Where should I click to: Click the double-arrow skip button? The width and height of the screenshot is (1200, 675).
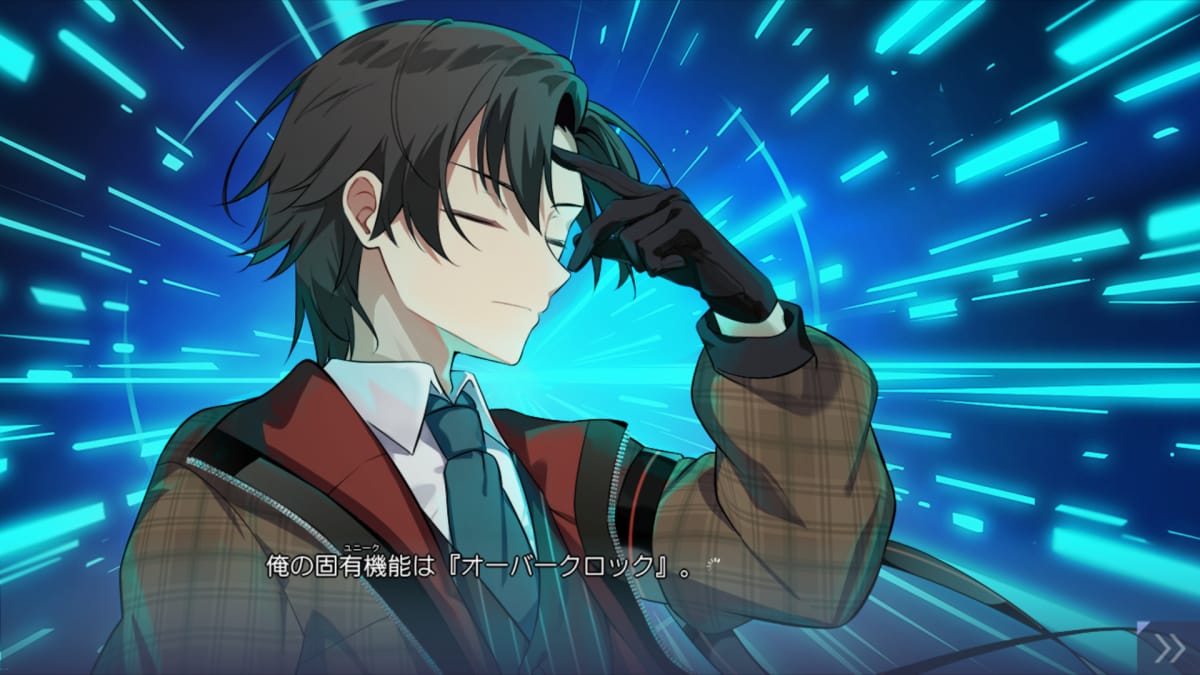point(1169,649)
